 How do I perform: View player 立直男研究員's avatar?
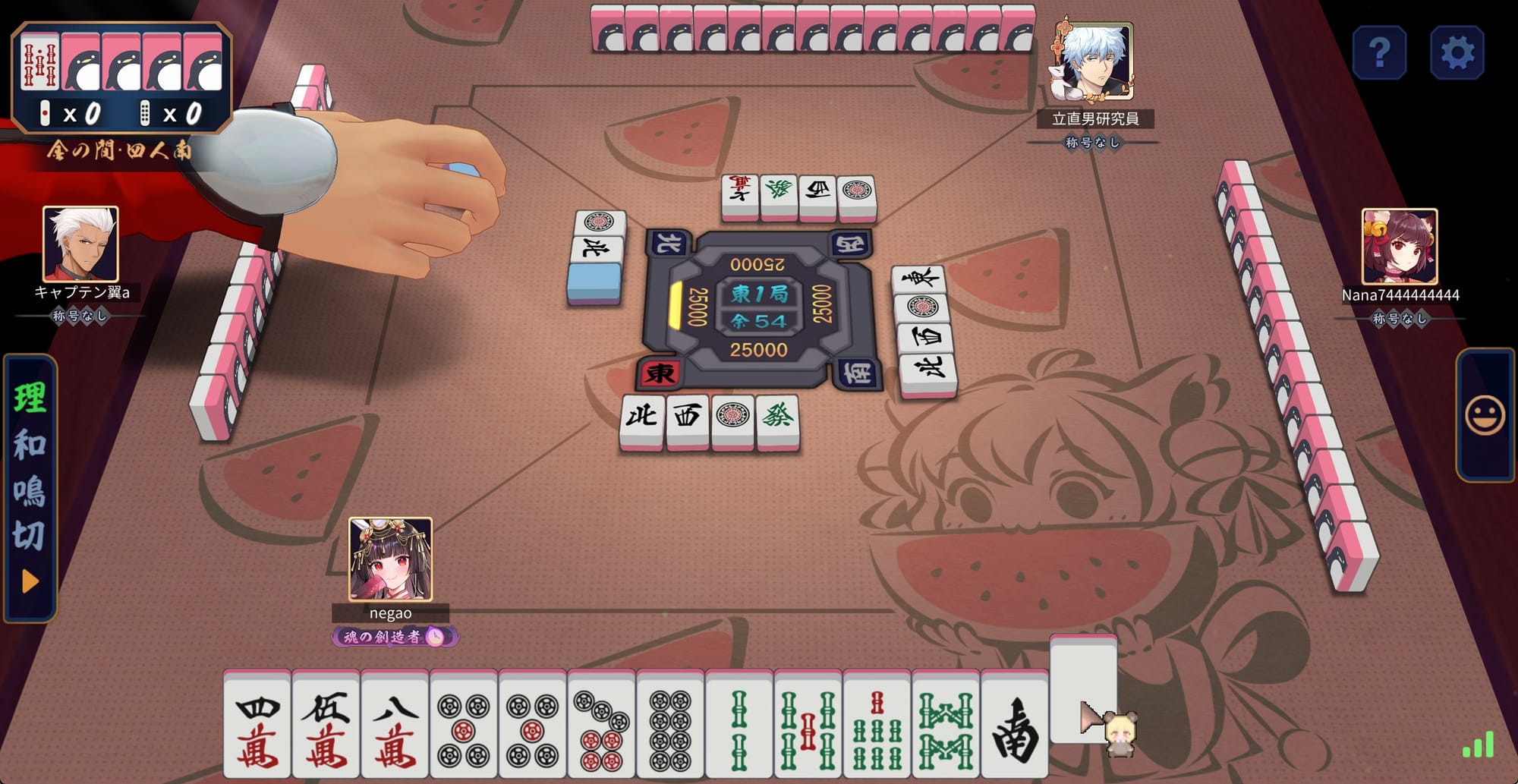1094,62
